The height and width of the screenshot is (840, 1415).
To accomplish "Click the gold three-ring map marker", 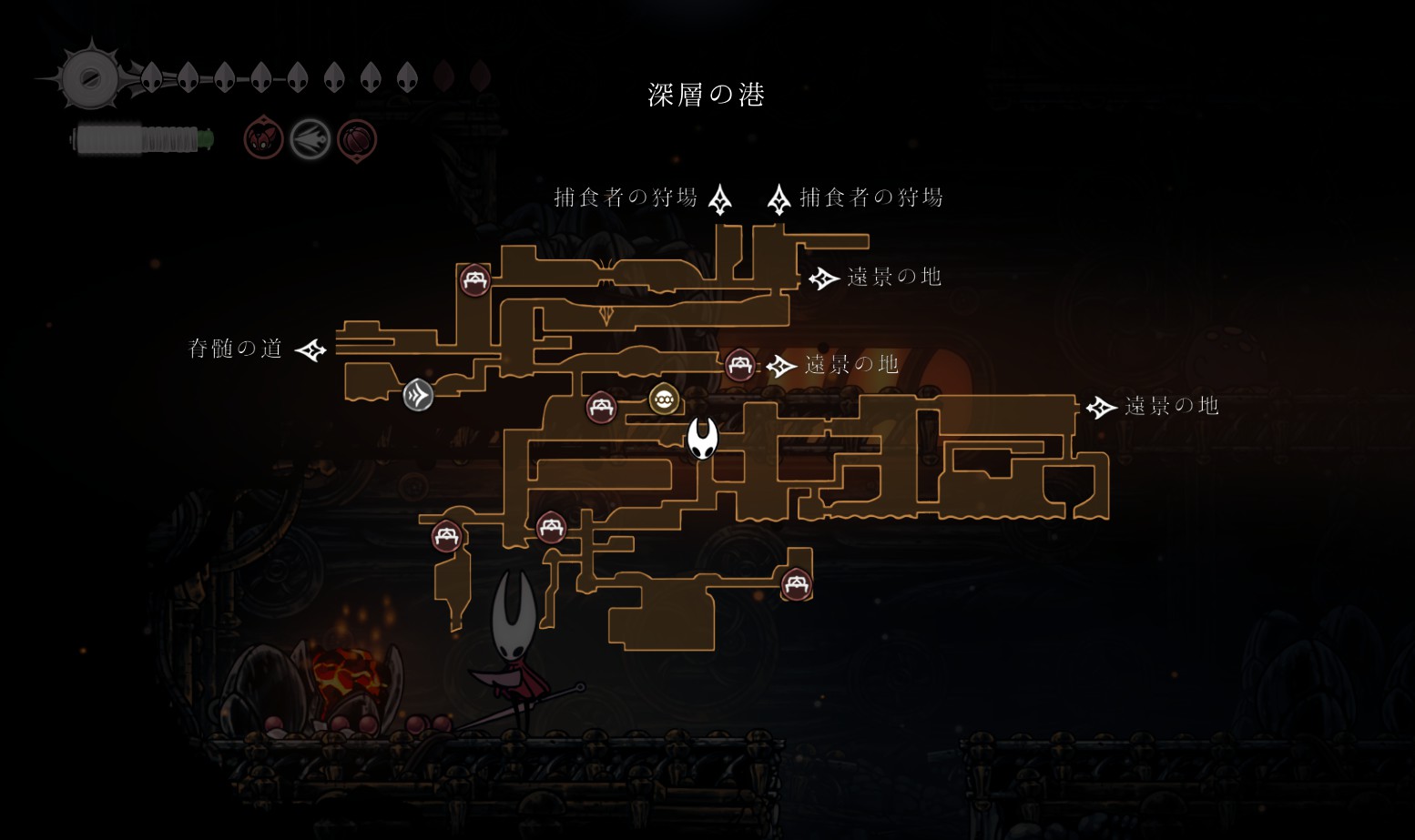I will point(664,399).
